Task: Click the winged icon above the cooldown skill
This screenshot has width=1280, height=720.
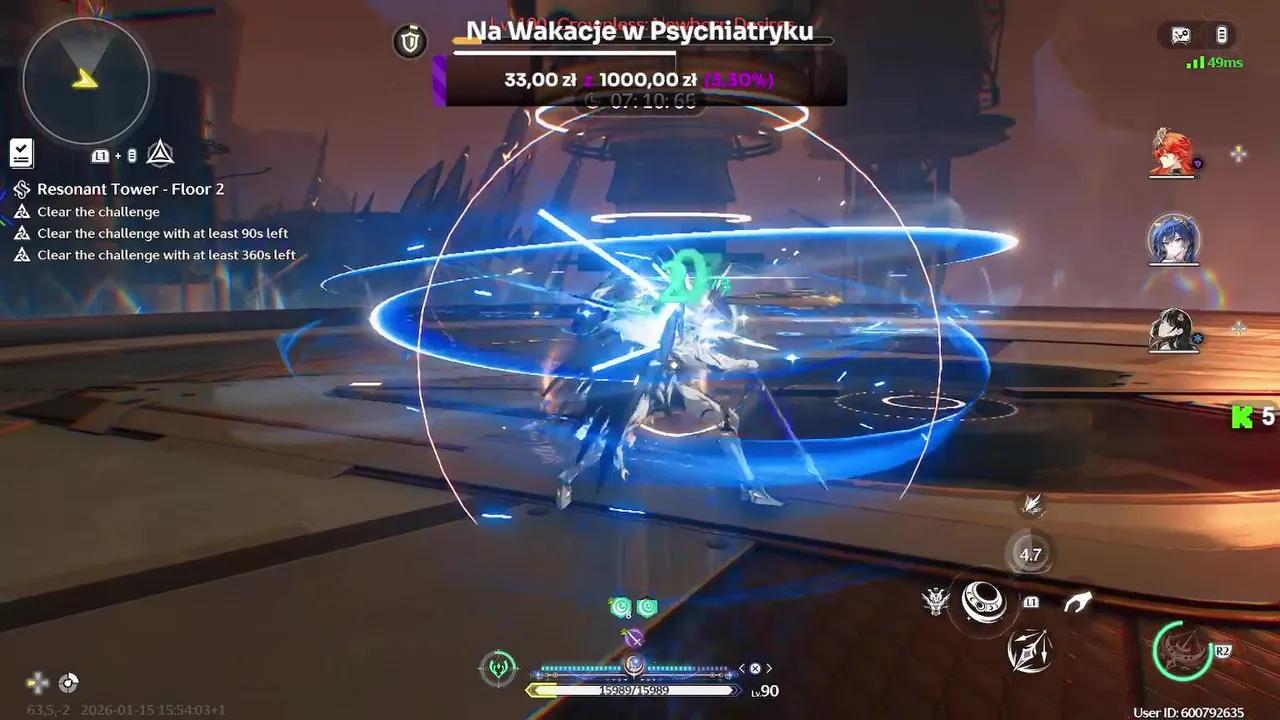Action: coord(1033,505)
